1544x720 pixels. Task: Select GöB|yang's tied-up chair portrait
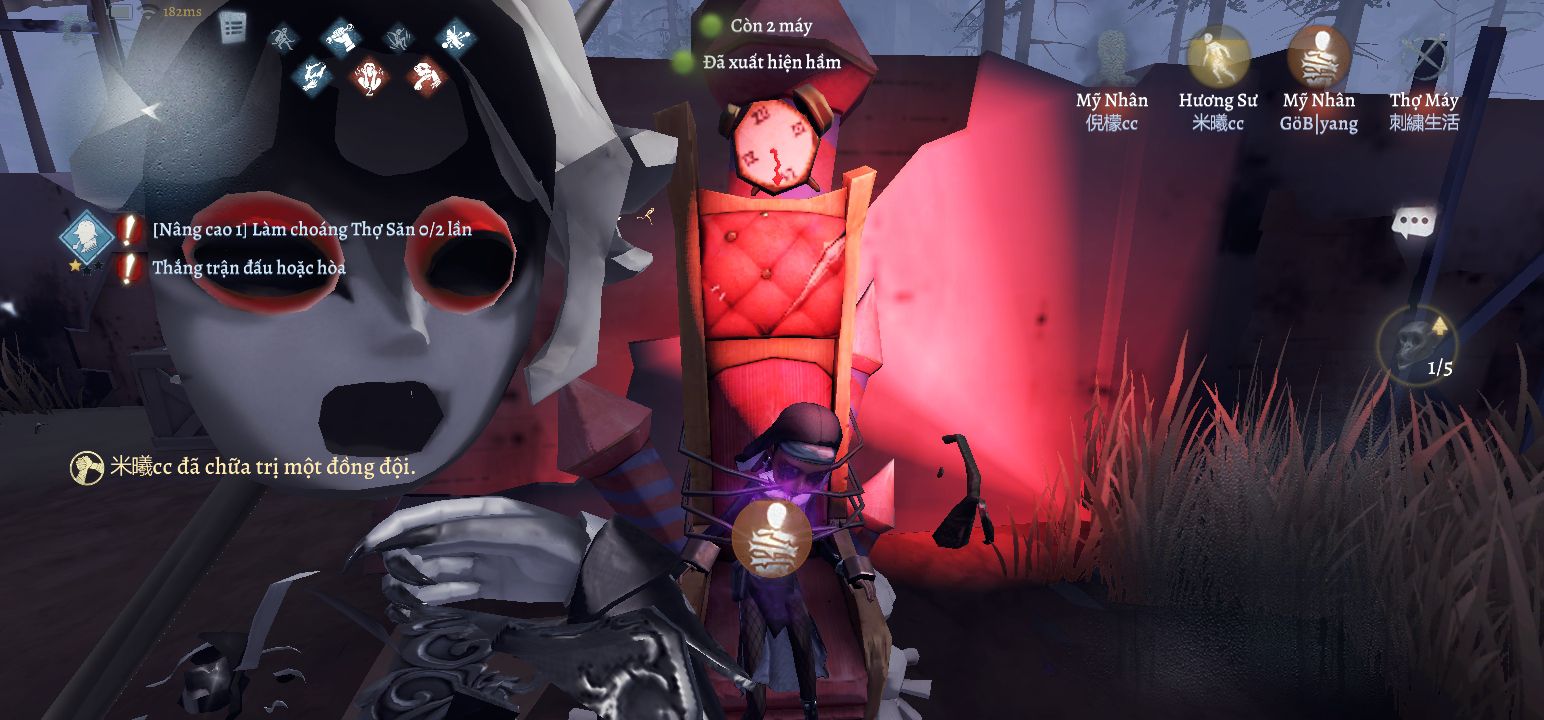1319,56
